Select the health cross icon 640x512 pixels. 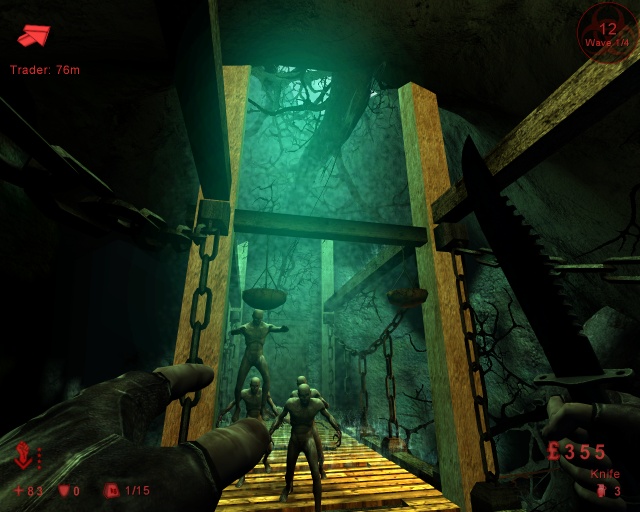click(19, 491)
